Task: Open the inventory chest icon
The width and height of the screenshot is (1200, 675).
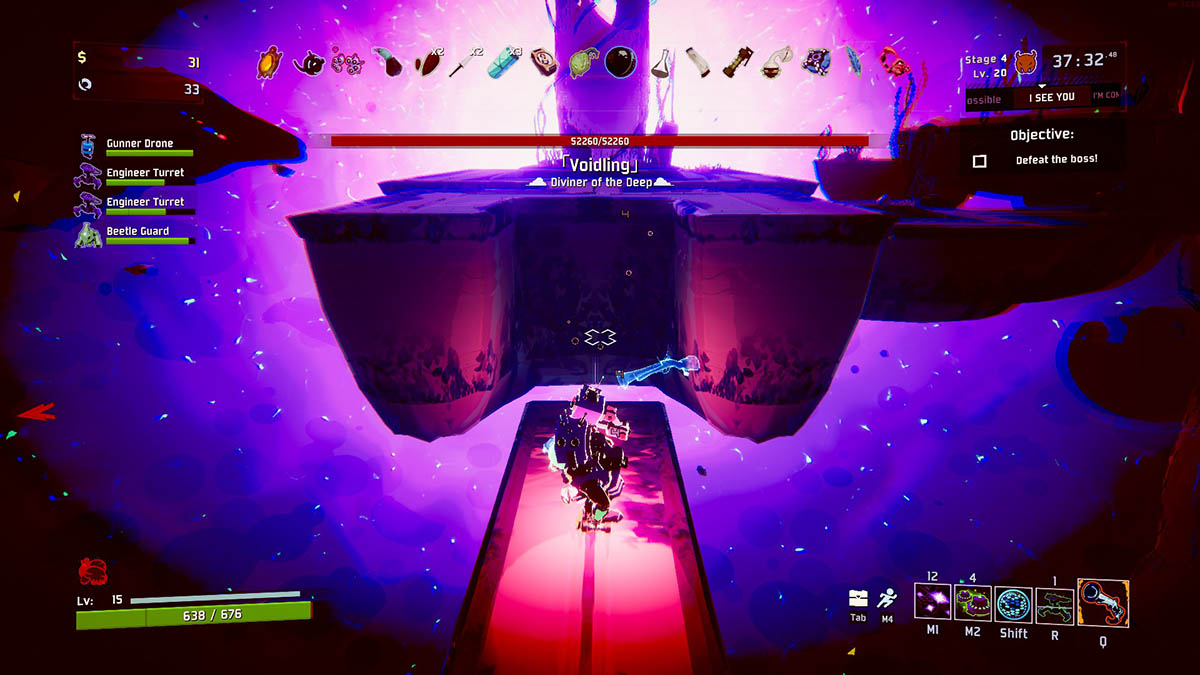Action: coord(858,598)
